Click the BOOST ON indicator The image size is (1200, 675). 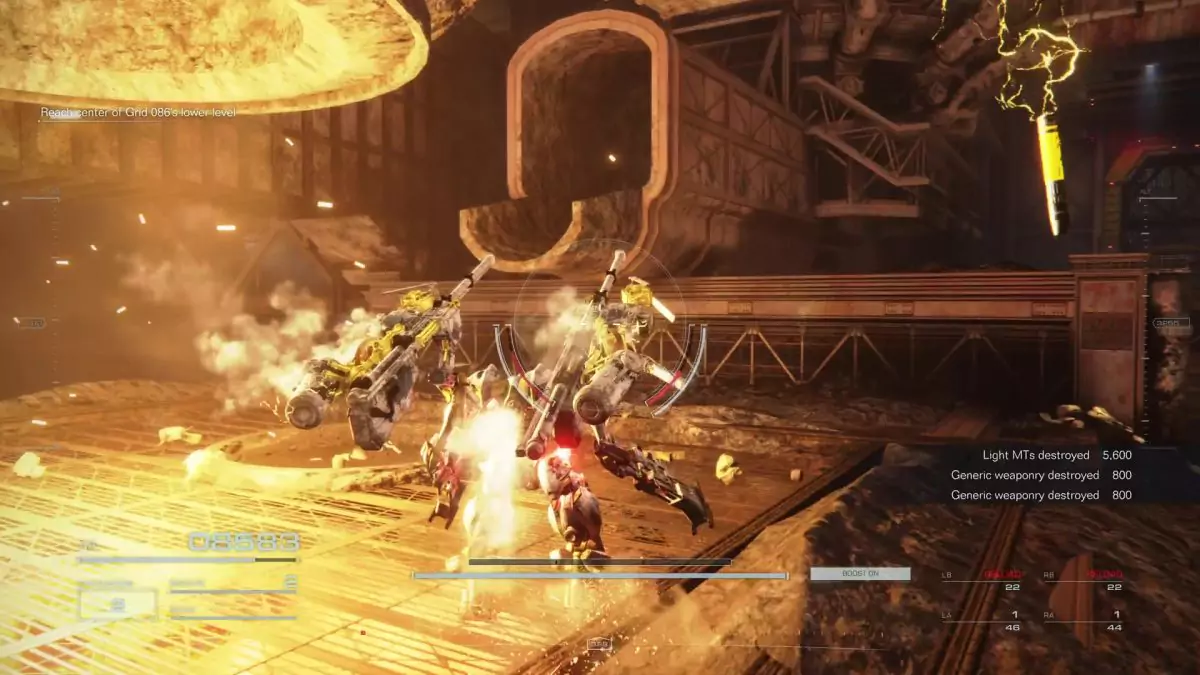tap(860, 574)
